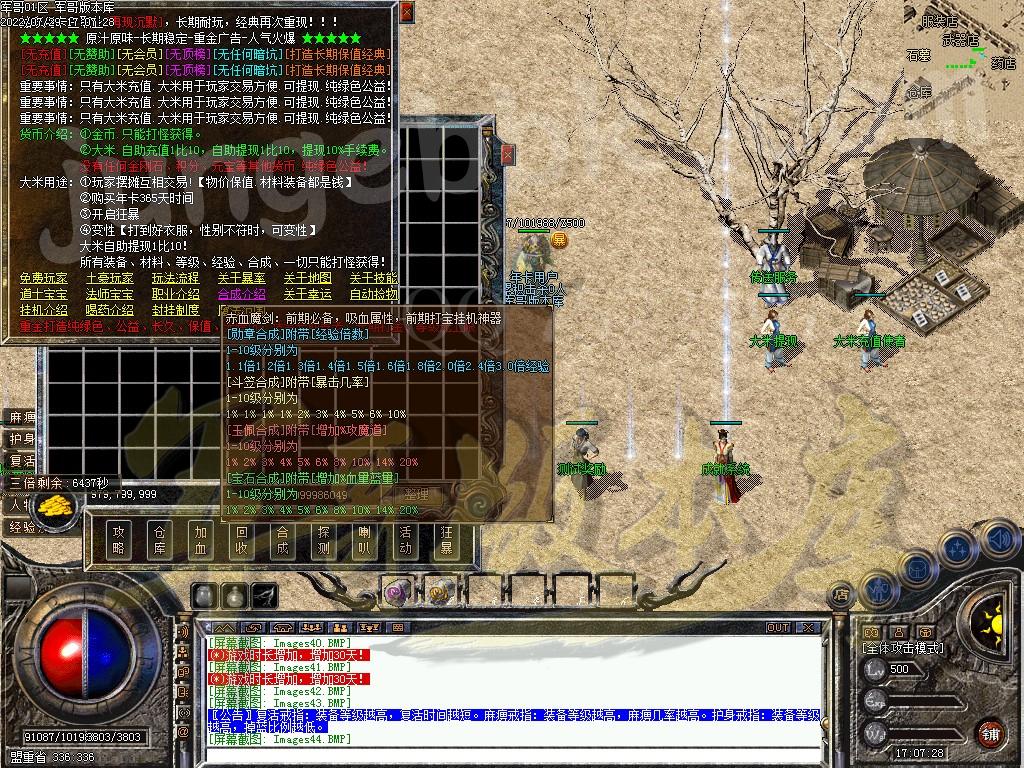Open the 活动 events button

tap(405, 539)
